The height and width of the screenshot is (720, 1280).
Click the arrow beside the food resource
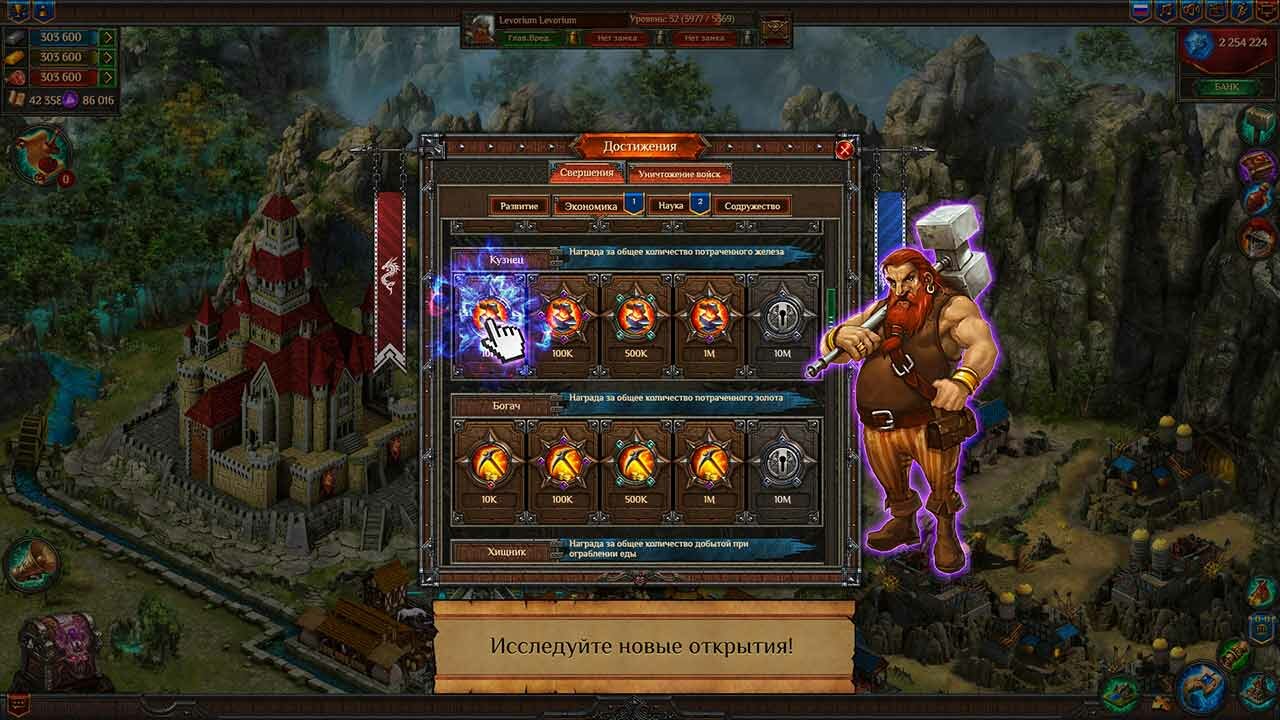pyautogui.click(x=107, y=77)
